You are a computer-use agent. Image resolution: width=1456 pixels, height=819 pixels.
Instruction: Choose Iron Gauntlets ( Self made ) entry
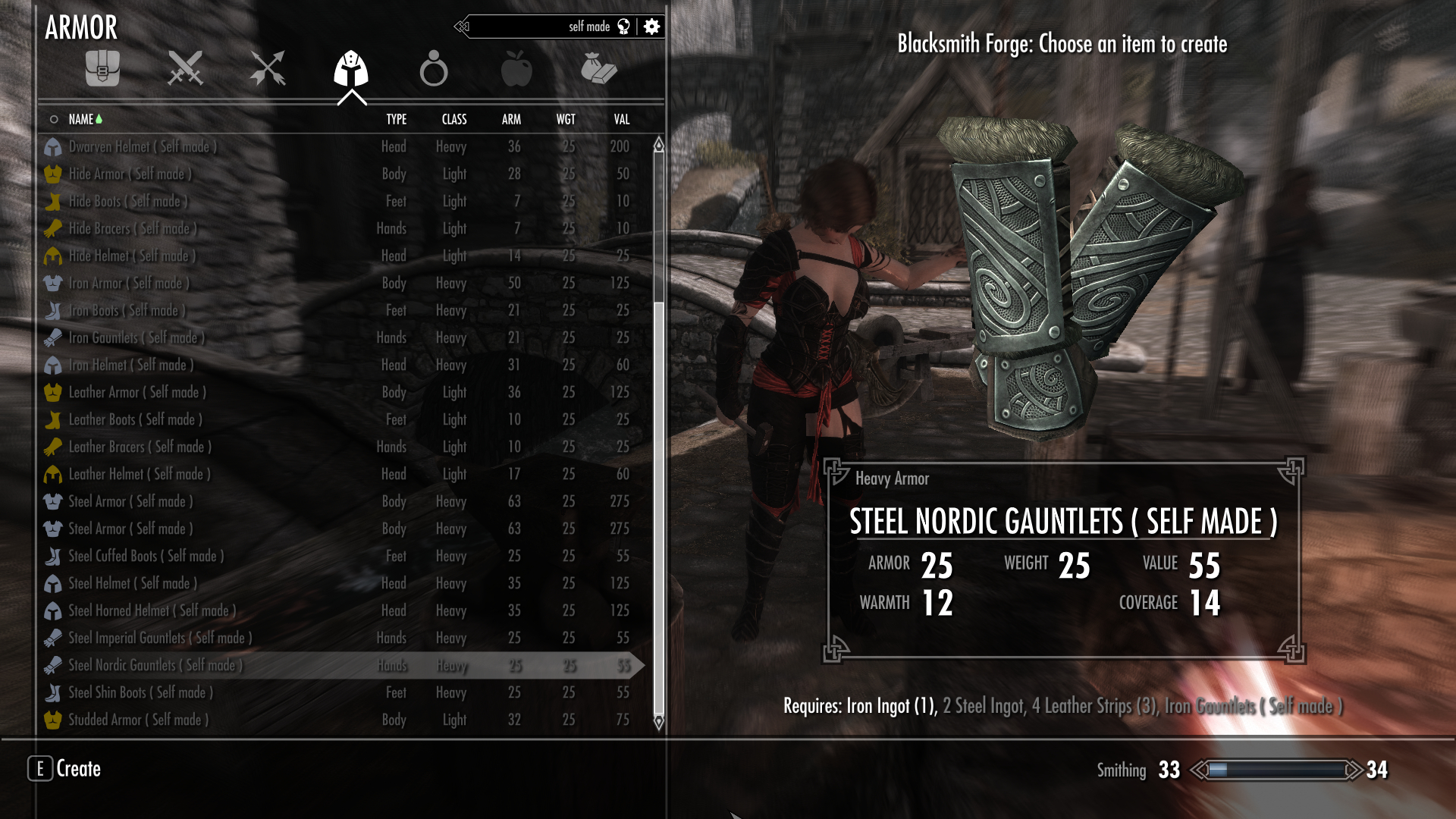point(136,337)
